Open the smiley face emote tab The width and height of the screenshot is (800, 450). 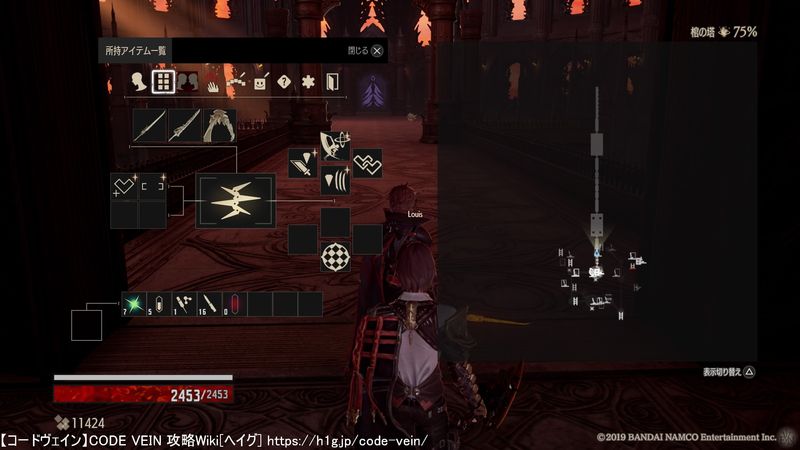coord(261,83)
